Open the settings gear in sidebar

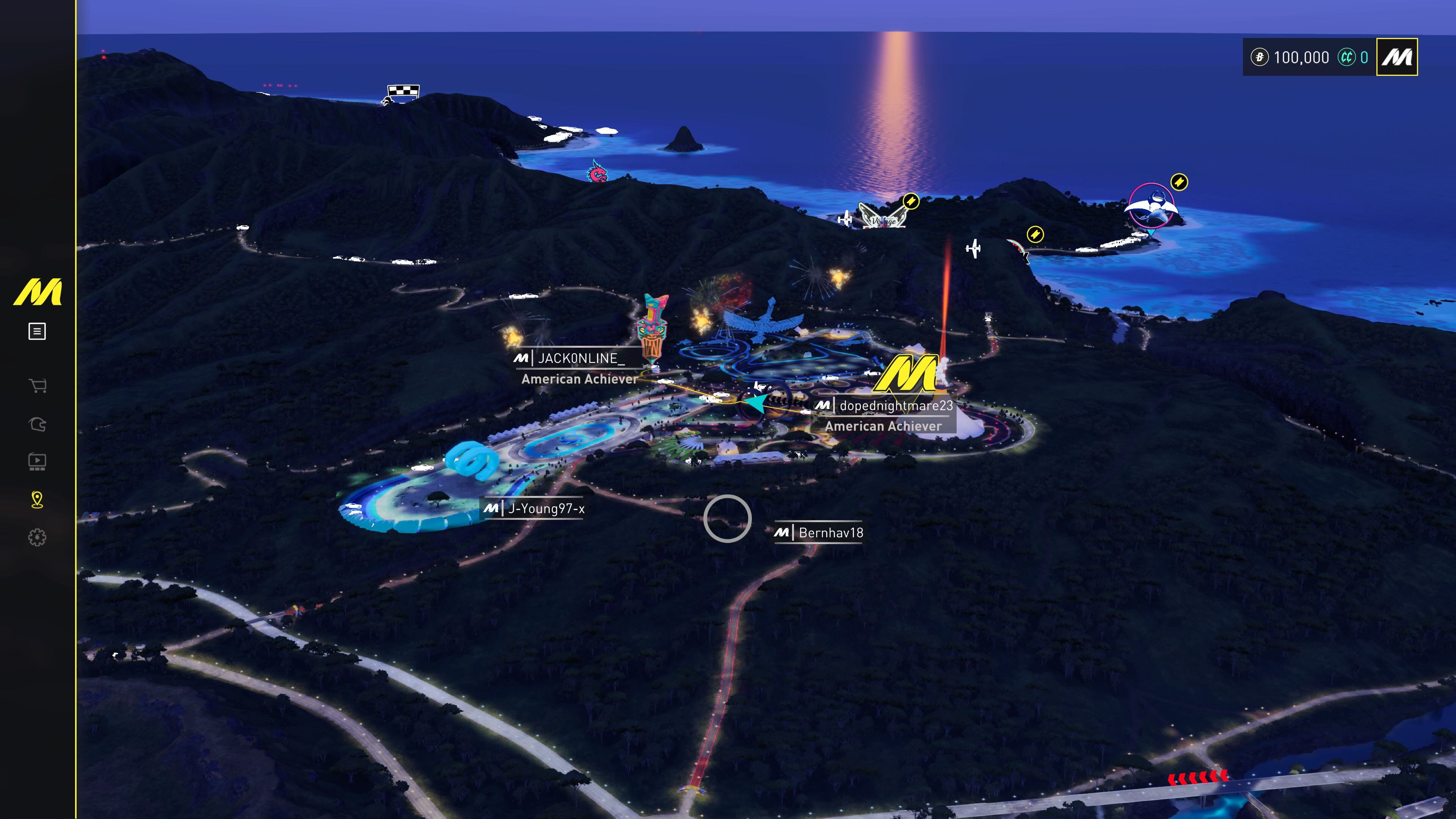[37, 537]
